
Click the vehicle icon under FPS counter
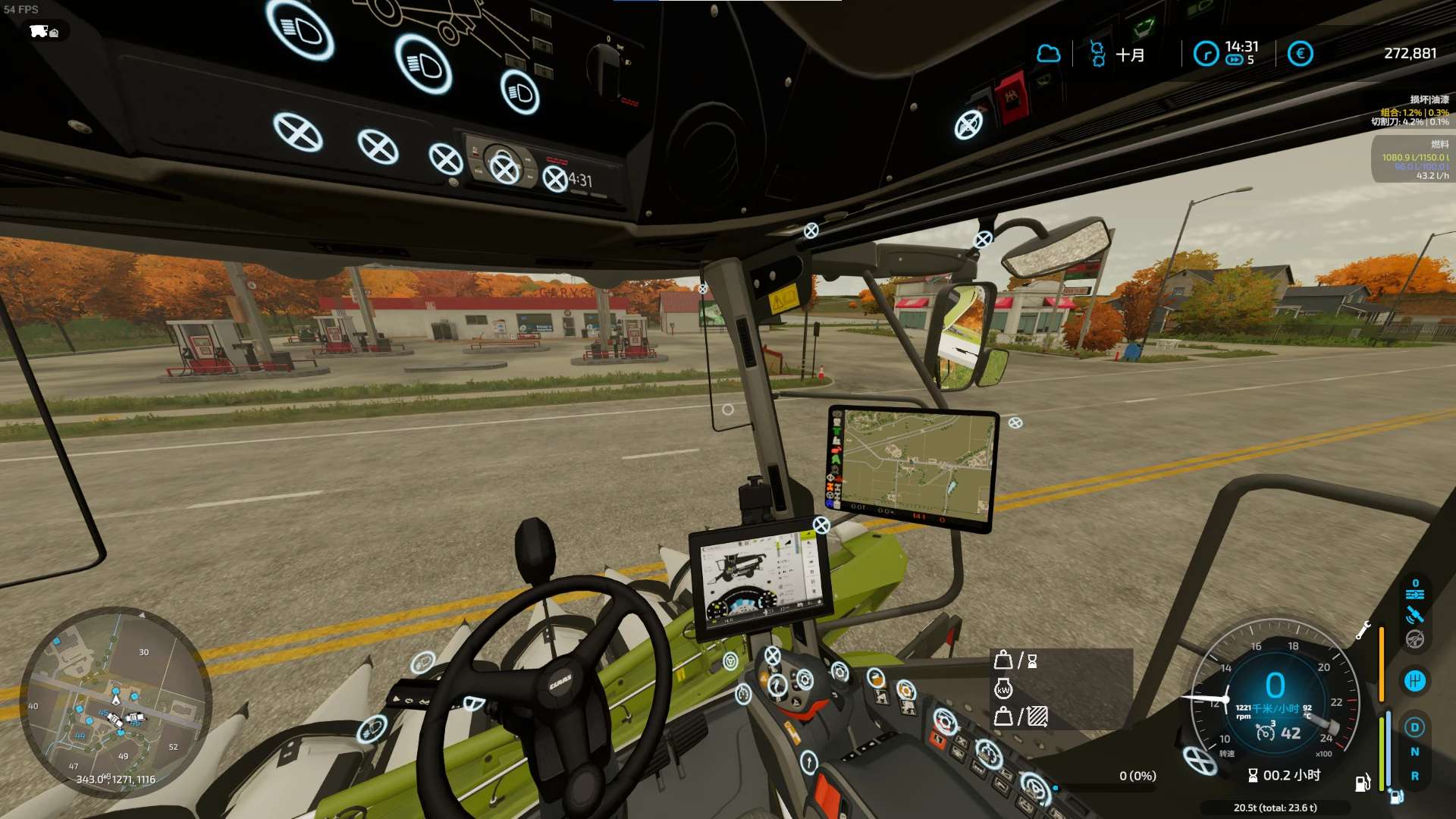[x=44, y=31]
